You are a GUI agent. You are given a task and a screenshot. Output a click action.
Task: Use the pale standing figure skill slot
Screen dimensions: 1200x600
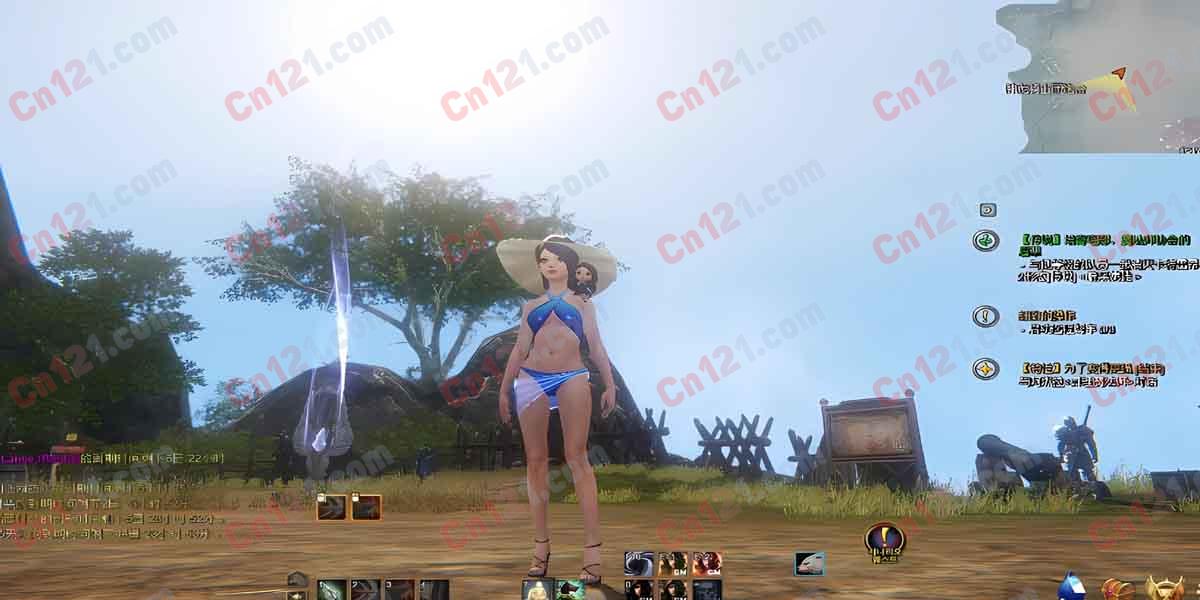point(537,590)
